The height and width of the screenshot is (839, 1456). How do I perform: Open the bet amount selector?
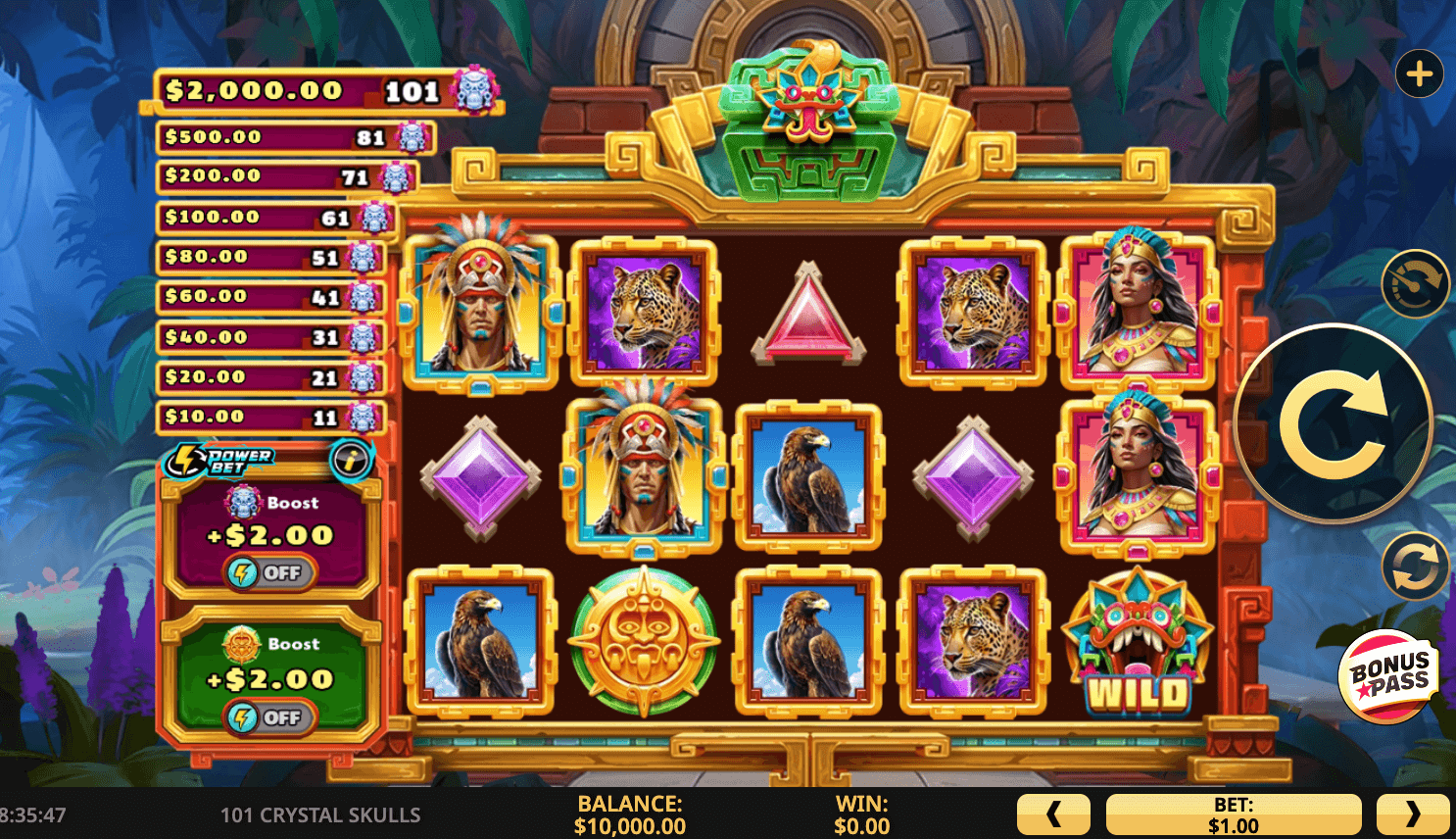pyautogui.click(x=1233, y=814)
